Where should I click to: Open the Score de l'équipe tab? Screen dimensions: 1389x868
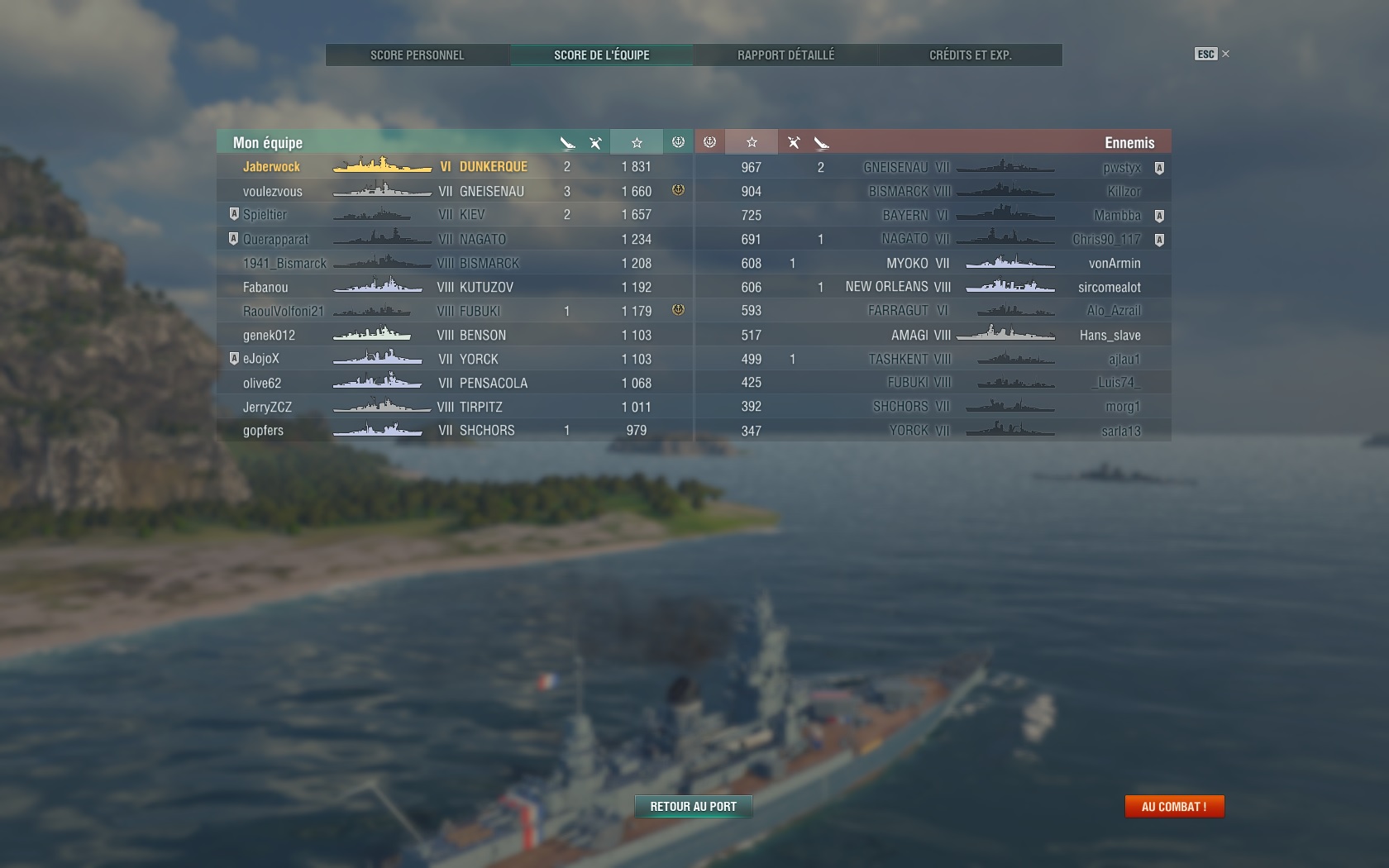601,55
